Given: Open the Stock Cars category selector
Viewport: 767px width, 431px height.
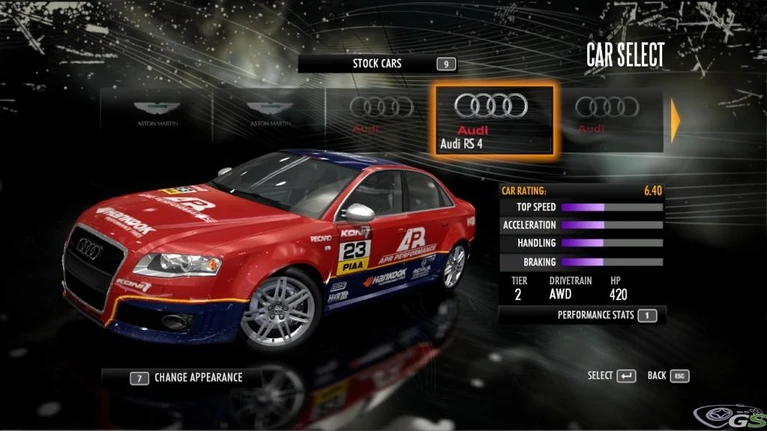Looking at the screenshot, I should (x=378, y=64).
